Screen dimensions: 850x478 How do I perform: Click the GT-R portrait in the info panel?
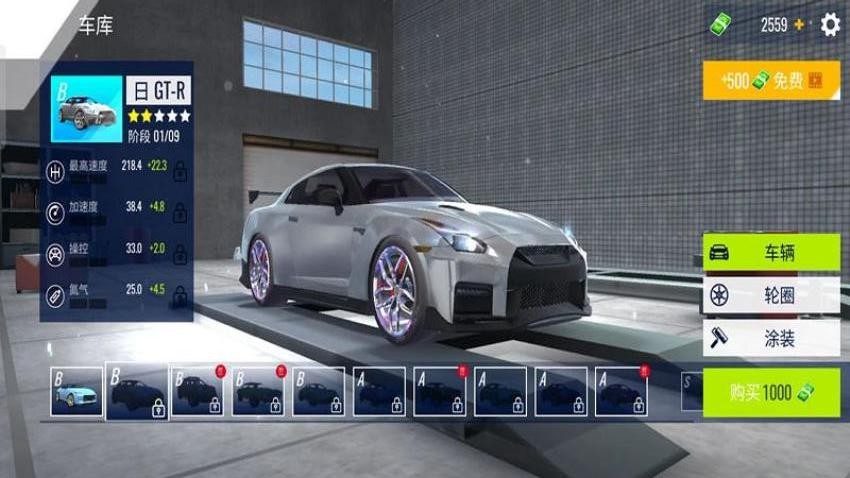tap(86, 109)
